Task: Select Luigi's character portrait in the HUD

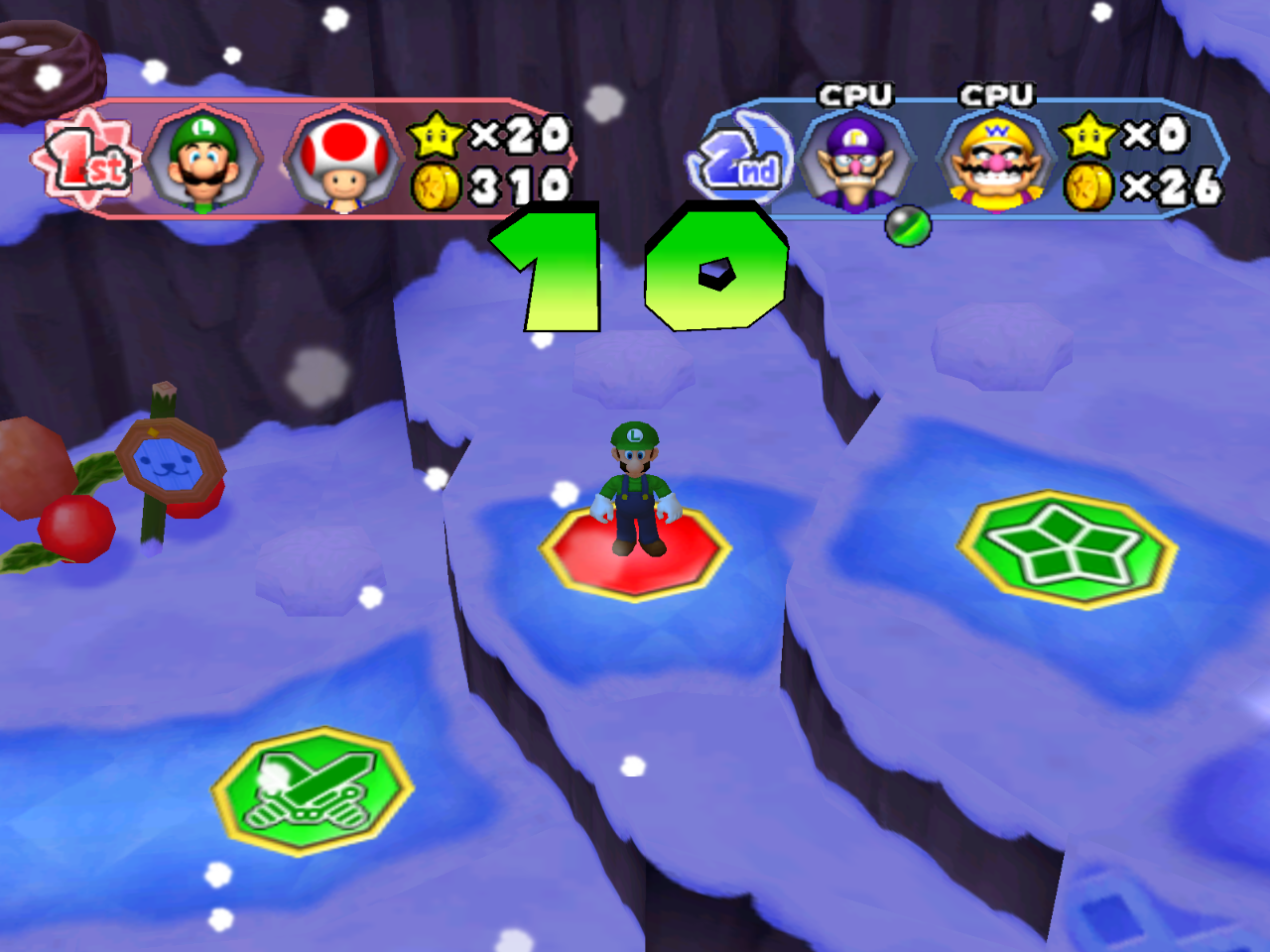Action: click(x=203, y=159)
